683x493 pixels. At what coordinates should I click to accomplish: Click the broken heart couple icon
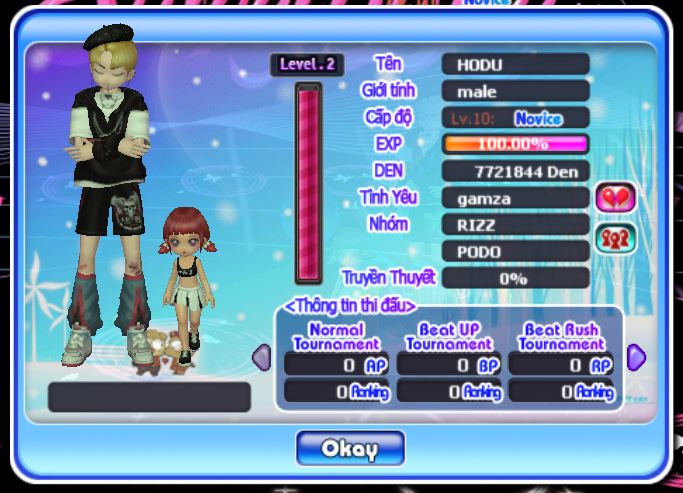point(615,197)
